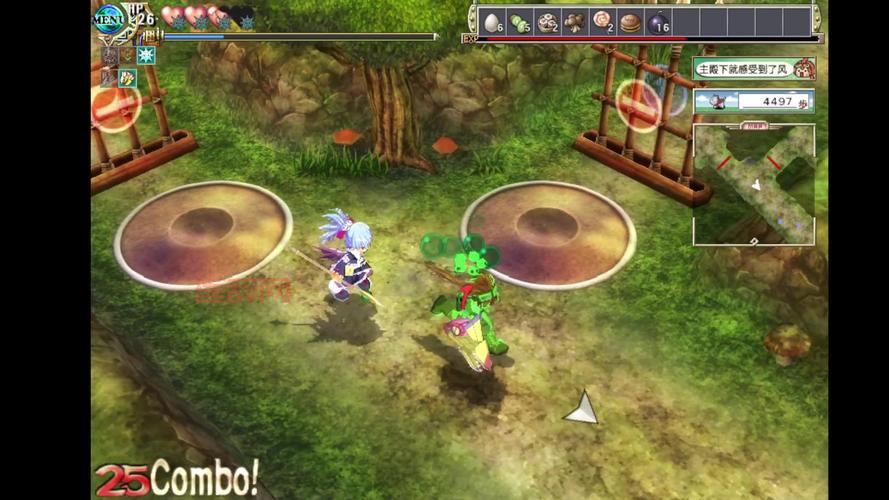Open the dungeon minimap
889x500 pixels.
753,185
